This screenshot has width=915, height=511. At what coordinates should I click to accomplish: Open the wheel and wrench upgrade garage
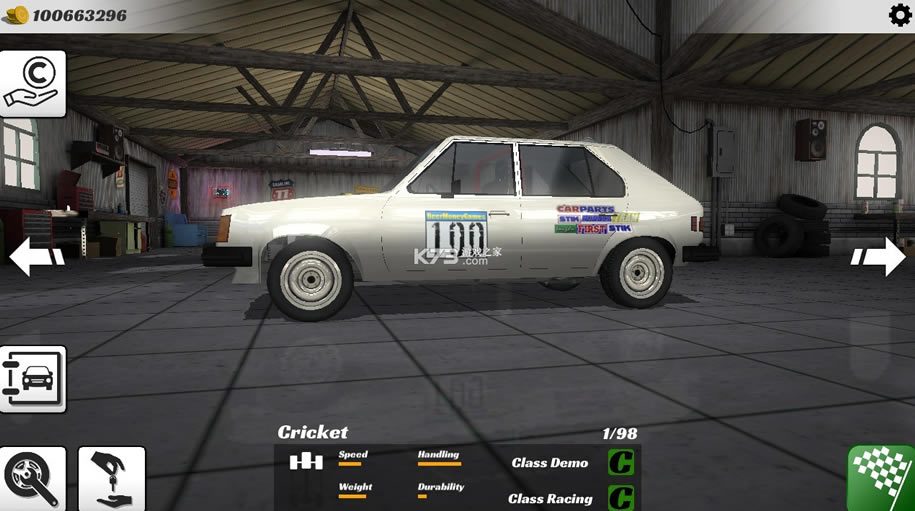click(x=33, y=479)
